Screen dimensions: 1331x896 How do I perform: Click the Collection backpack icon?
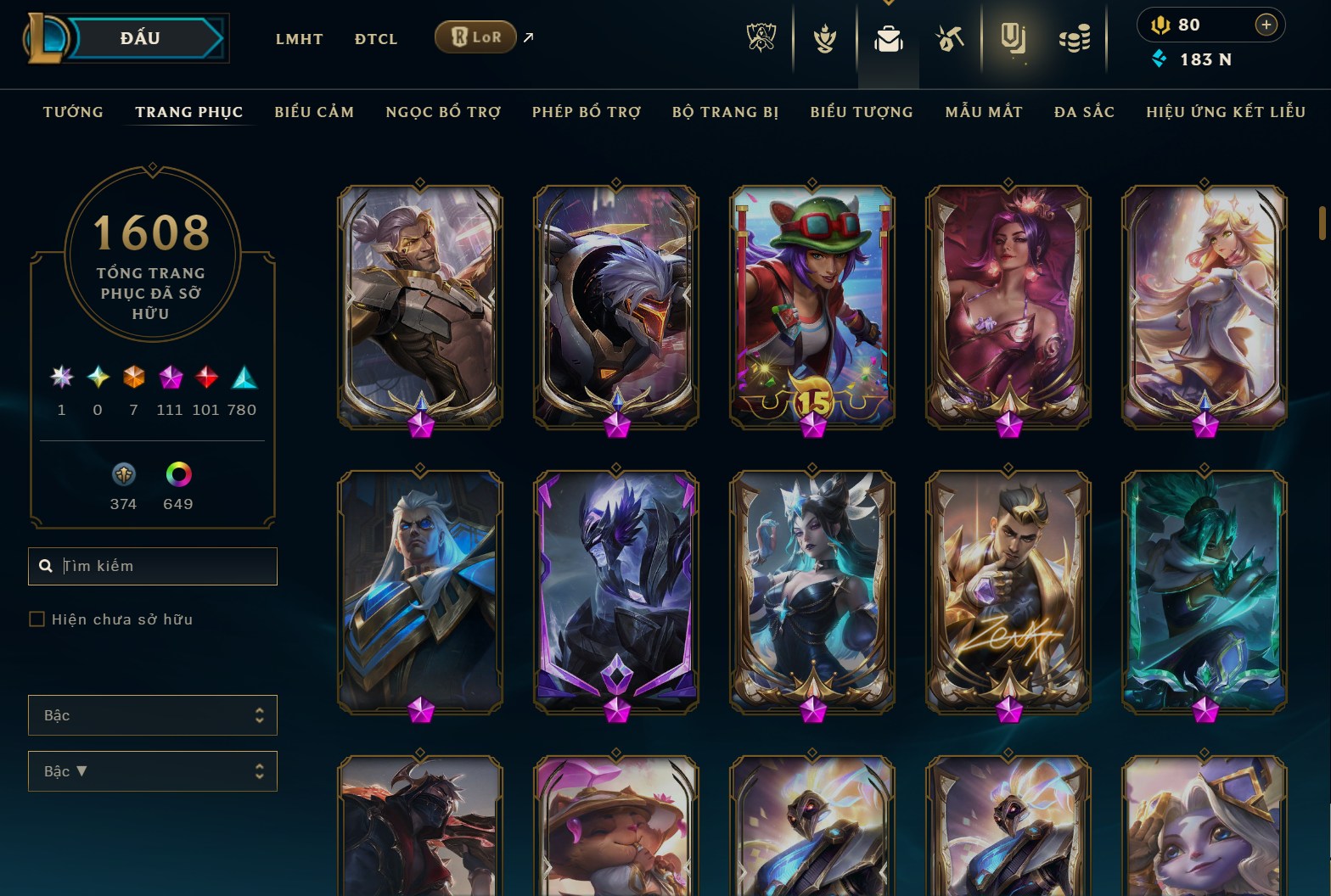pos(888,36)
